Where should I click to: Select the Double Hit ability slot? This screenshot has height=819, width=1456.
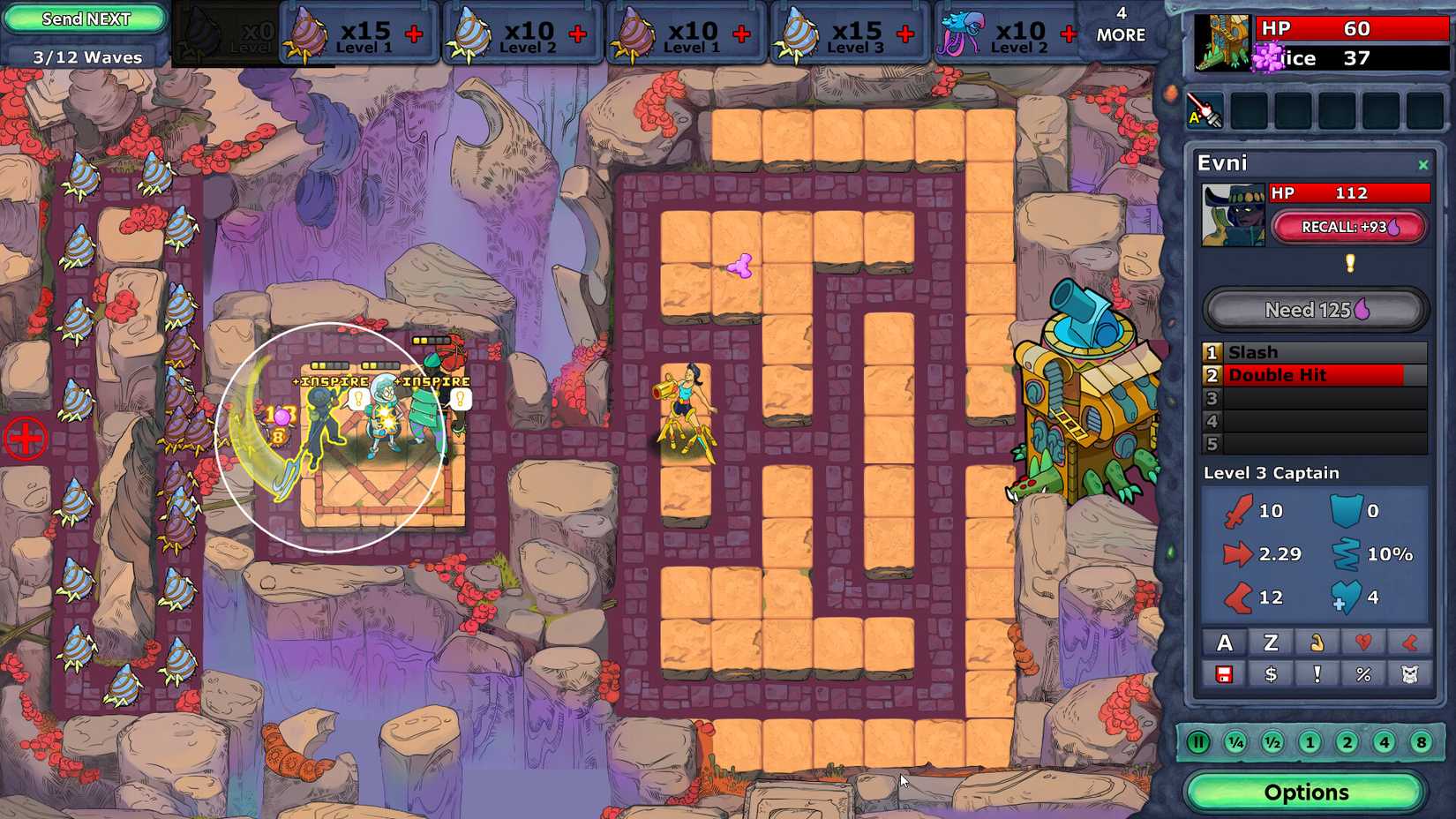coord(1315,374)
